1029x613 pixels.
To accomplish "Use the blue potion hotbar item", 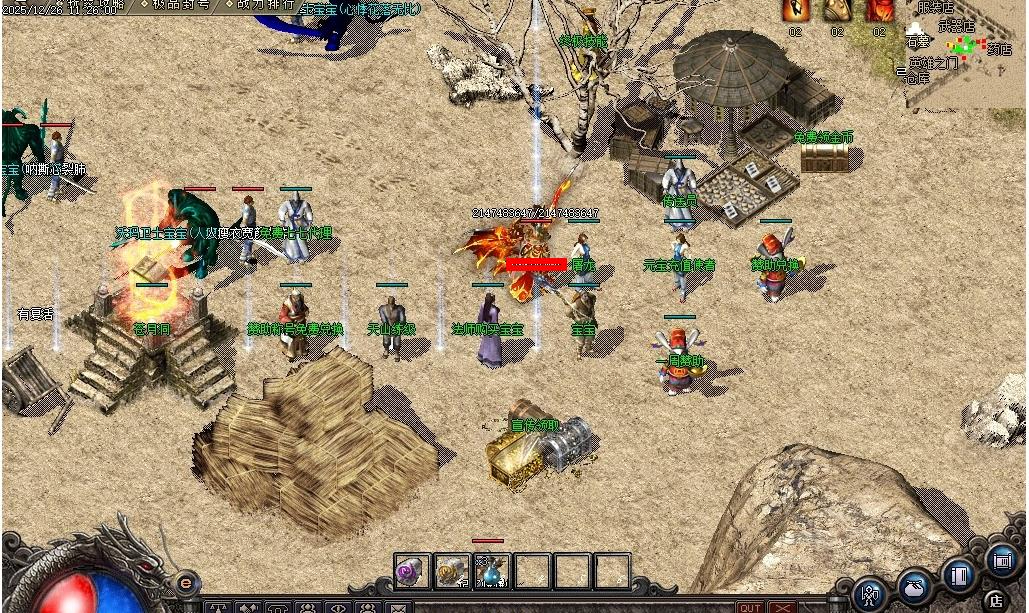I will coord(492,572).
